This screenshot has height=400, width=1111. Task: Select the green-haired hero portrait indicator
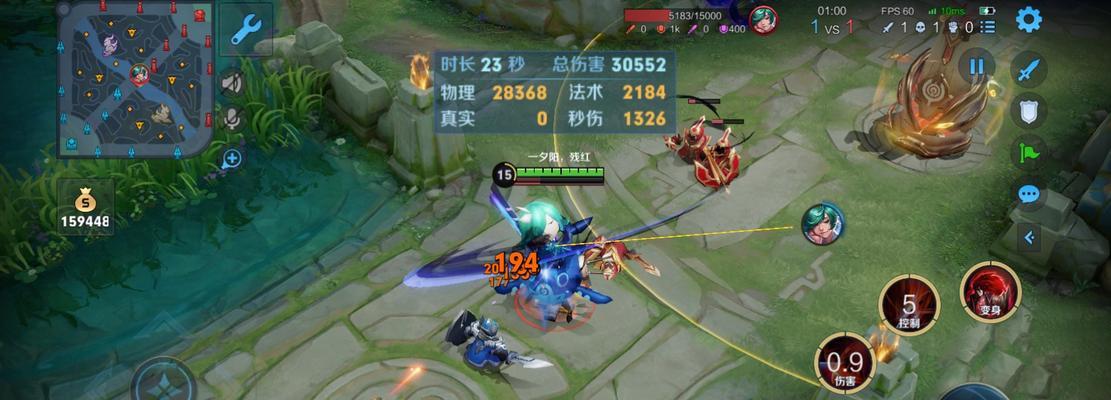click(x=823, y=223)
